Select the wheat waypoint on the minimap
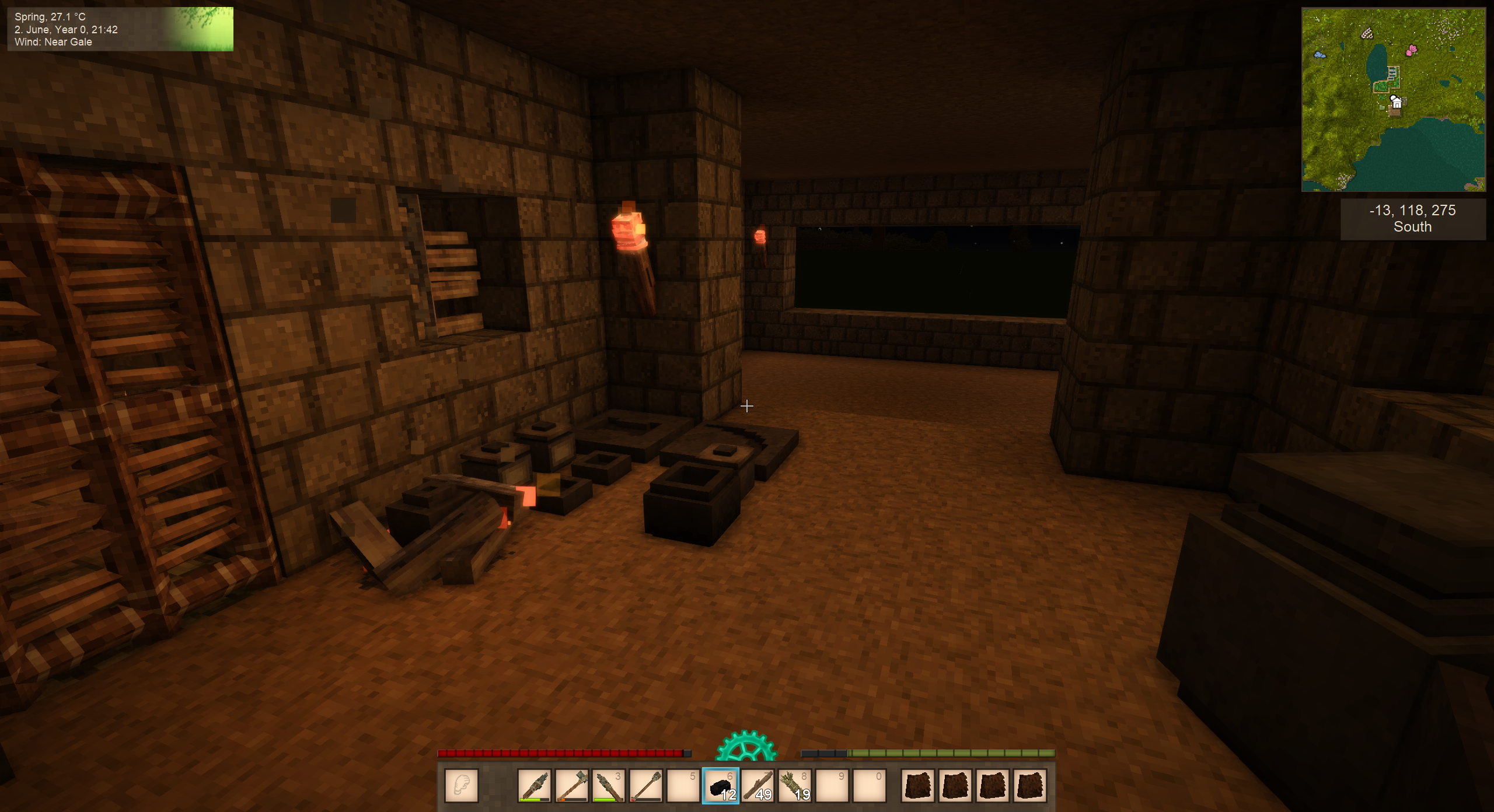The width and height of the screenshot is (1494, 812). (1367, 34)
